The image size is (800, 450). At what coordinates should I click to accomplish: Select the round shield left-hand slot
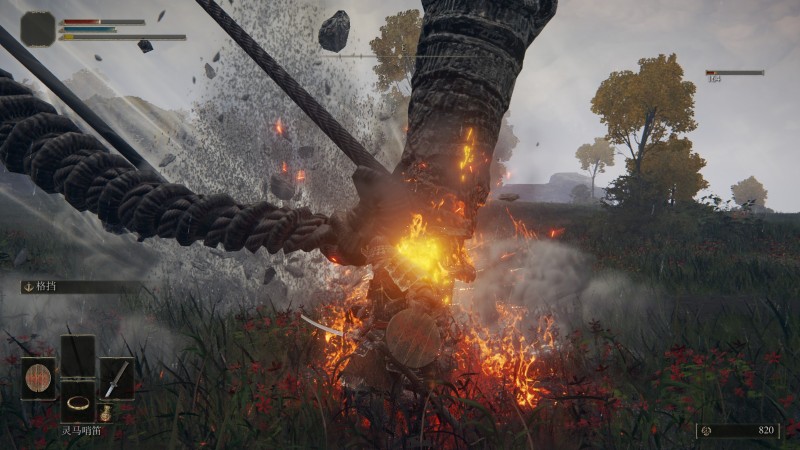point(38,379)
